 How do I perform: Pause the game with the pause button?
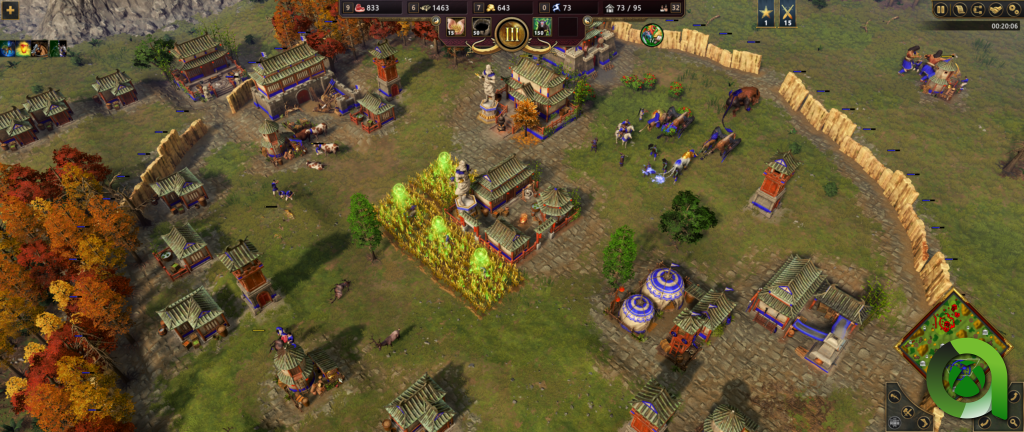(941, 9)
